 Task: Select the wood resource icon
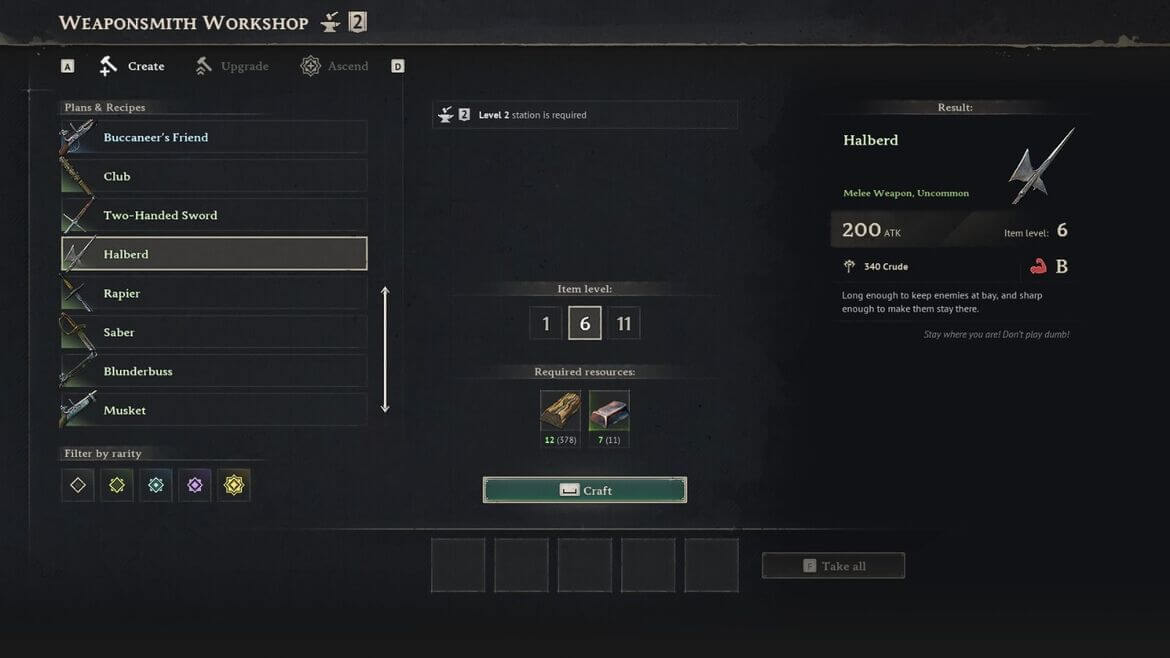(x=560, y=410)
